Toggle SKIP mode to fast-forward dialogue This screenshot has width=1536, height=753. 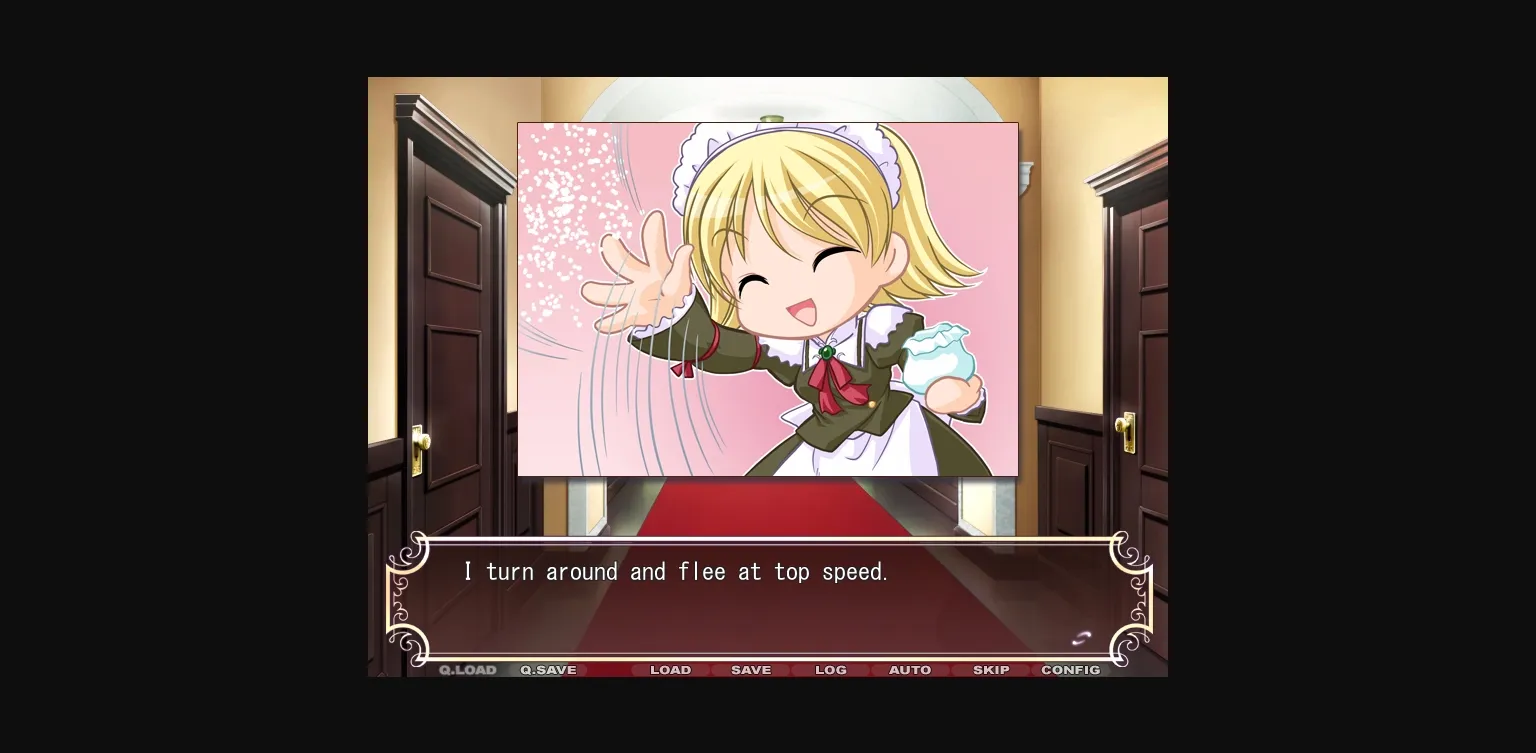pyautogui.click(x=991, y=670)
